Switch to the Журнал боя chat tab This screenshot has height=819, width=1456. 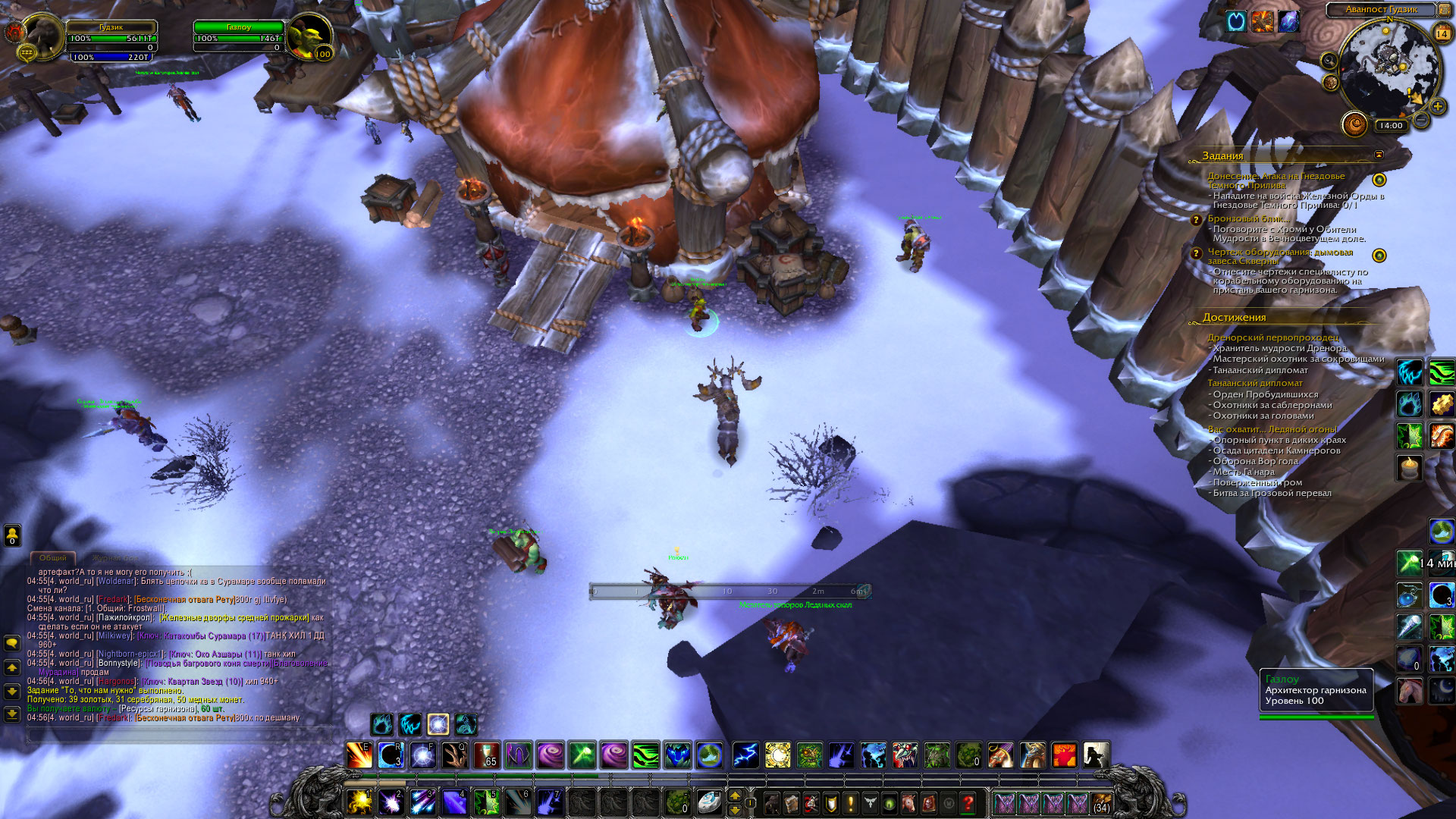click(x=115, y=558)
